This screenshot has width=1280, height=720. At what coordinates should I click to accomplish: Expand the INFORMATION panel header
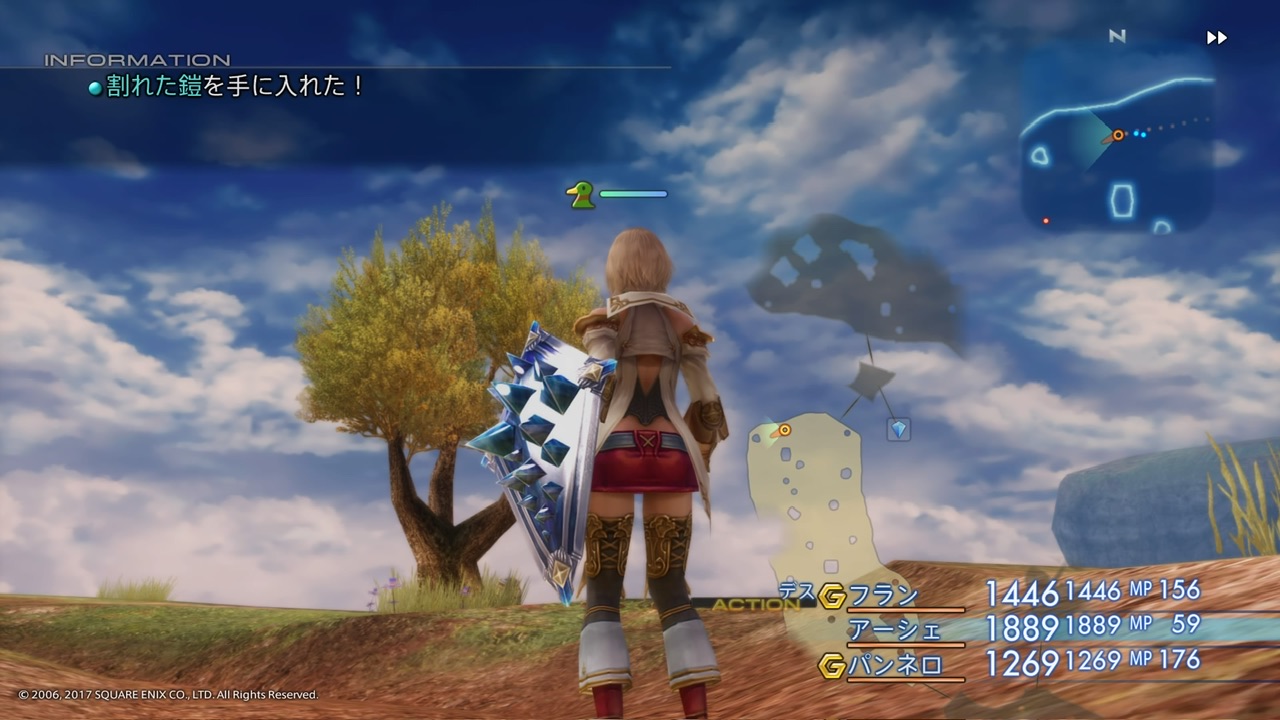[x=137, y=59]
